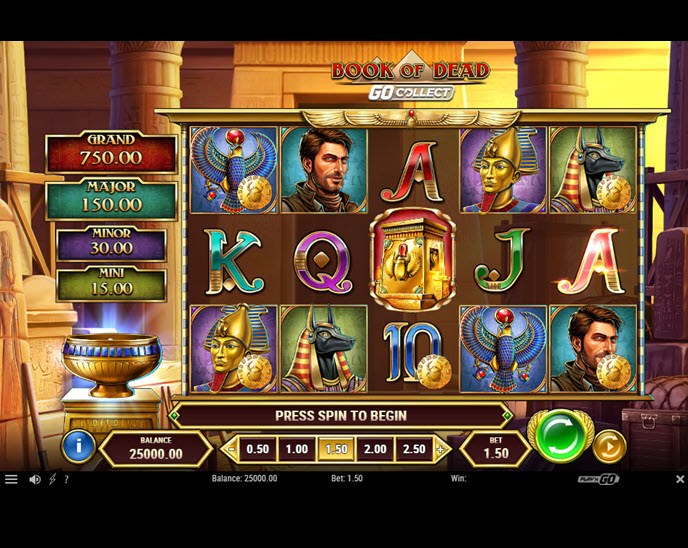Viewport: 688px width, 548px height.
Task: Open help with the question mark icon
Action: pyautogui.click(x=66, y=479)
